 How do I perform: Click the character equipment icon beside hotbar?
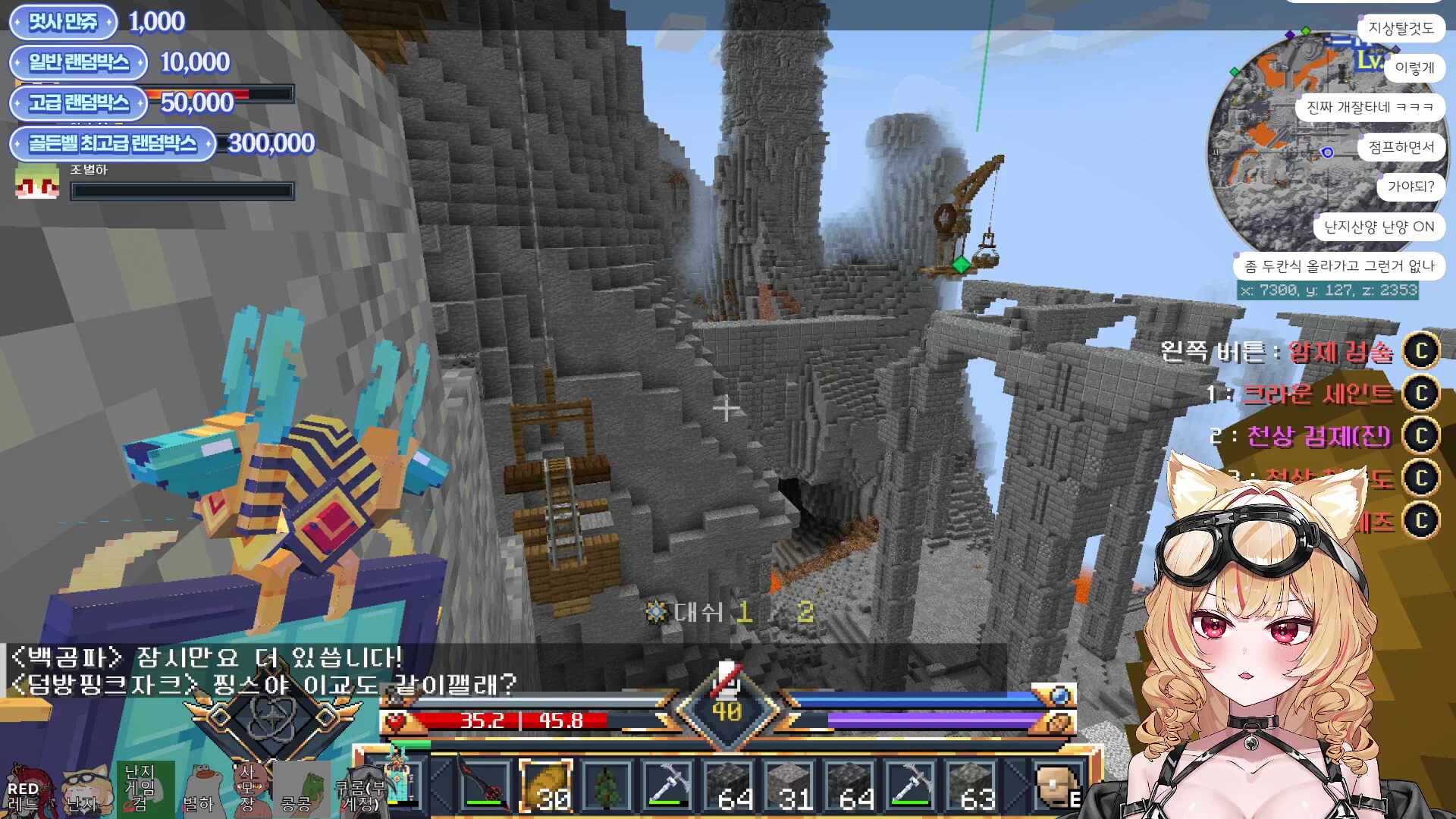pyautogui.click(x=399, y=781)
